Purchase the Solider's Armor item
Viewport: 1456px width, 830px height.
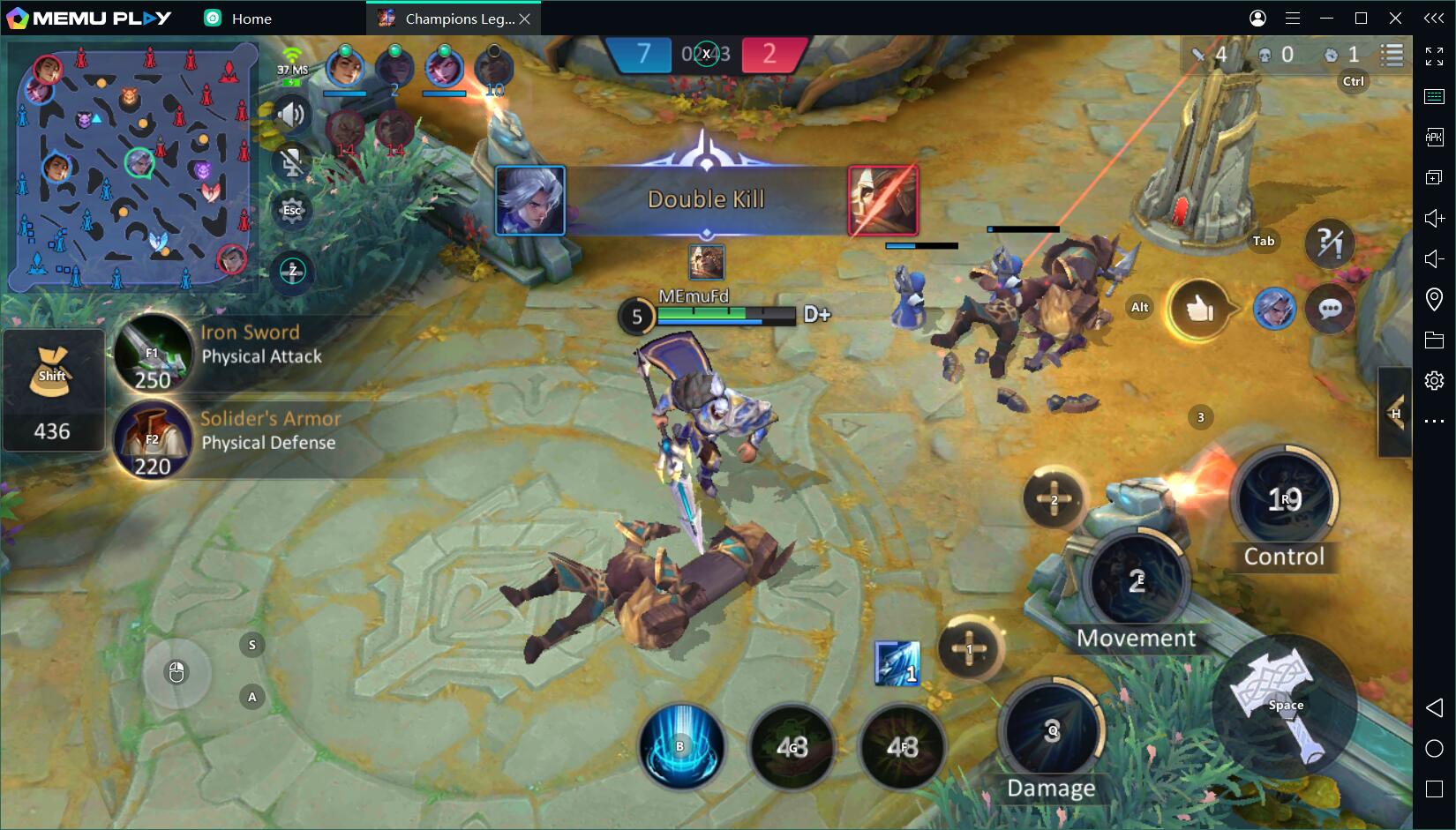154,439
